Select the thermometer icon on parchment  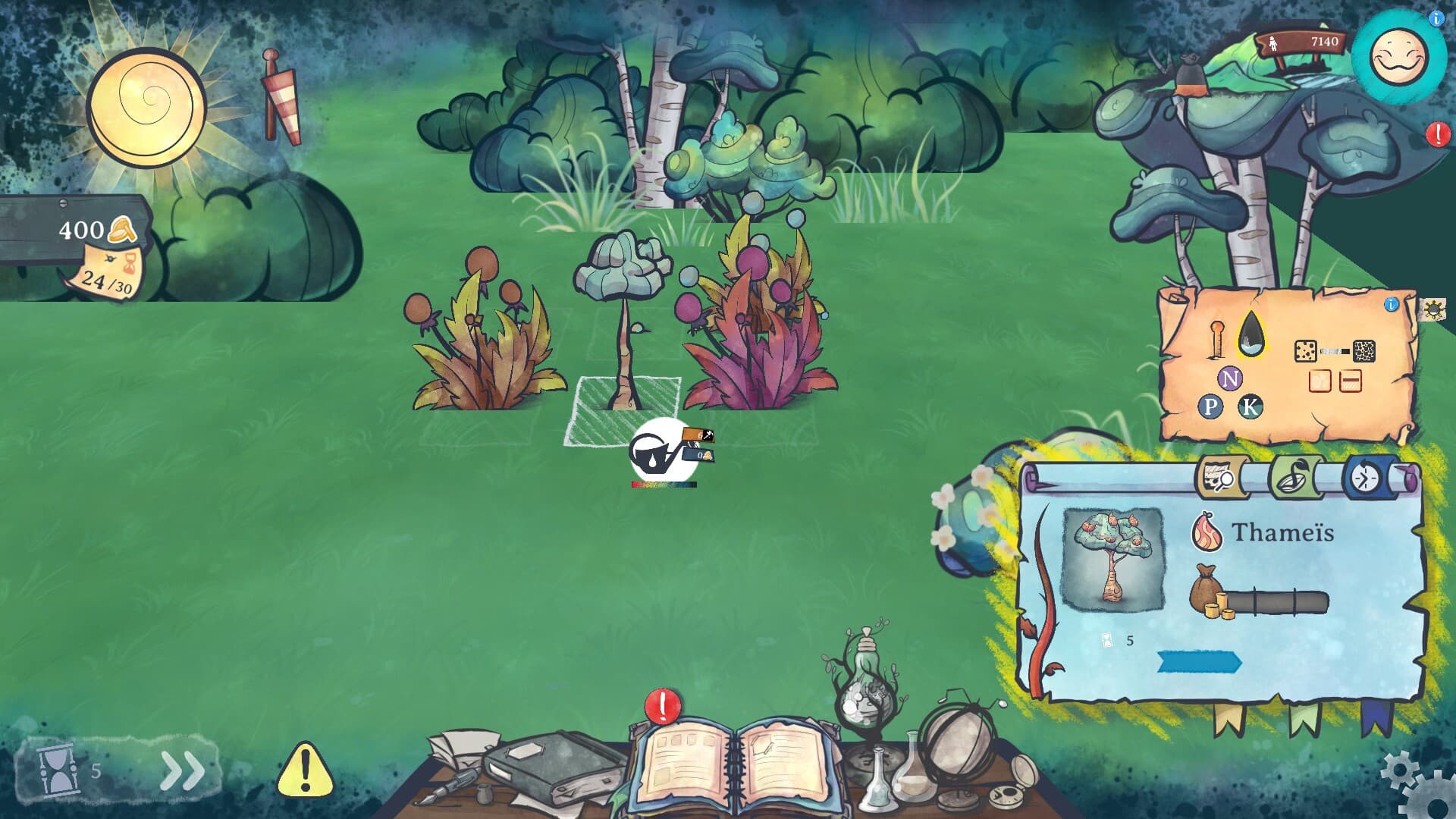pyautogui.click(x=1217, y=339)
